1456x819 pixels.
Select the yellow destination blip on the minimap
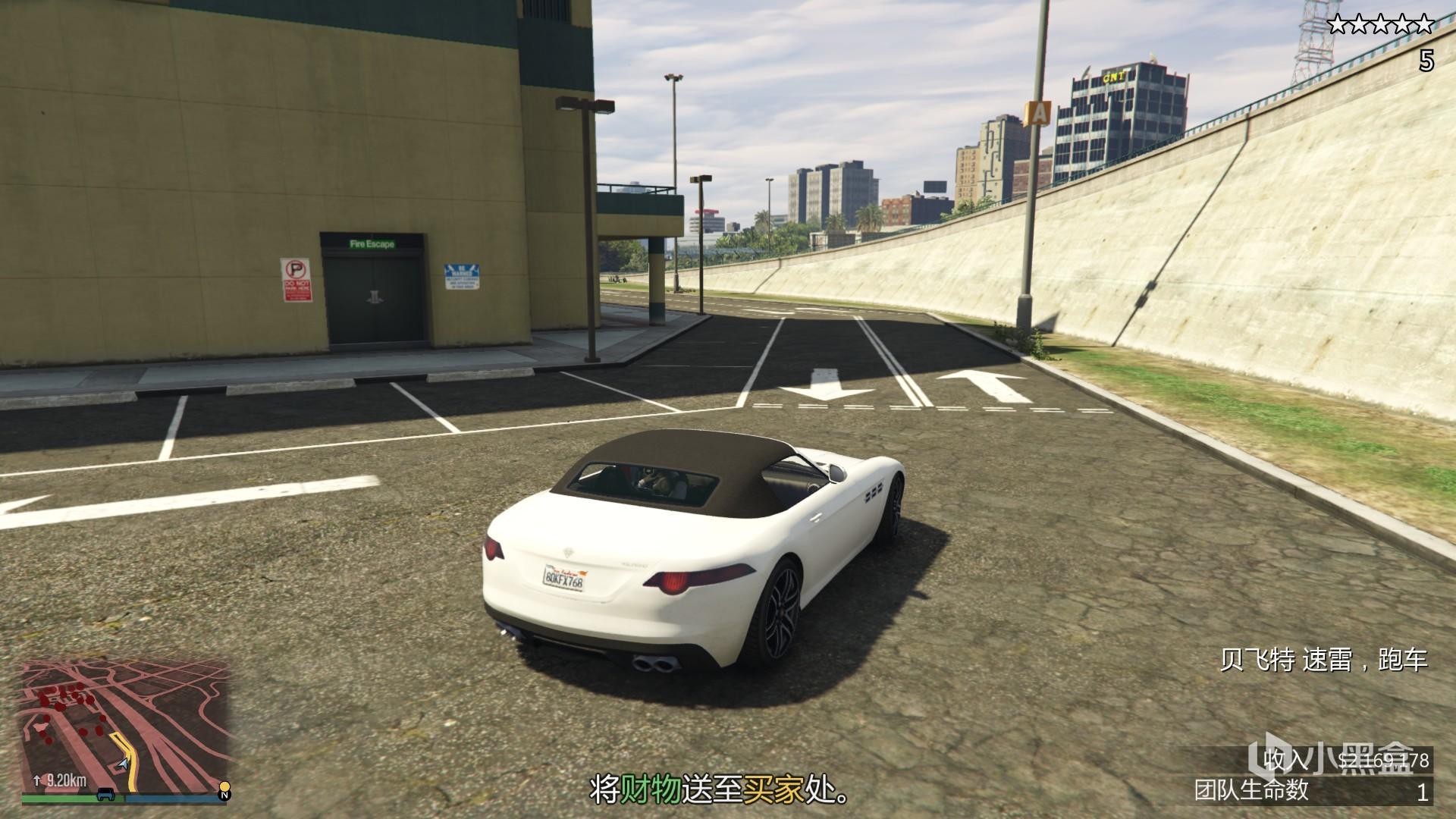[x=224, y=785]
